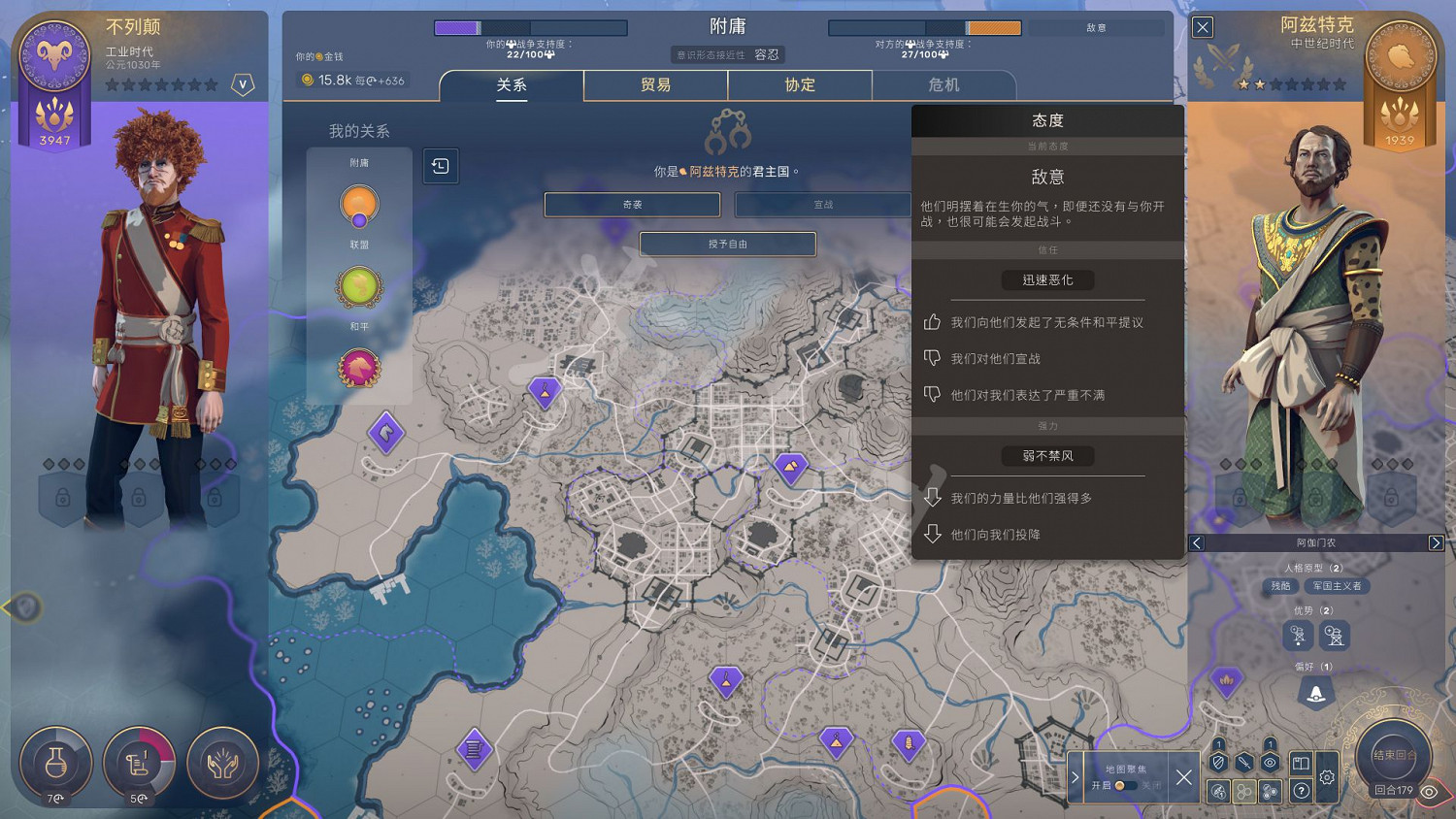
Task: Toggle the eye view next to 回合179
Action: coord(1429,792)
